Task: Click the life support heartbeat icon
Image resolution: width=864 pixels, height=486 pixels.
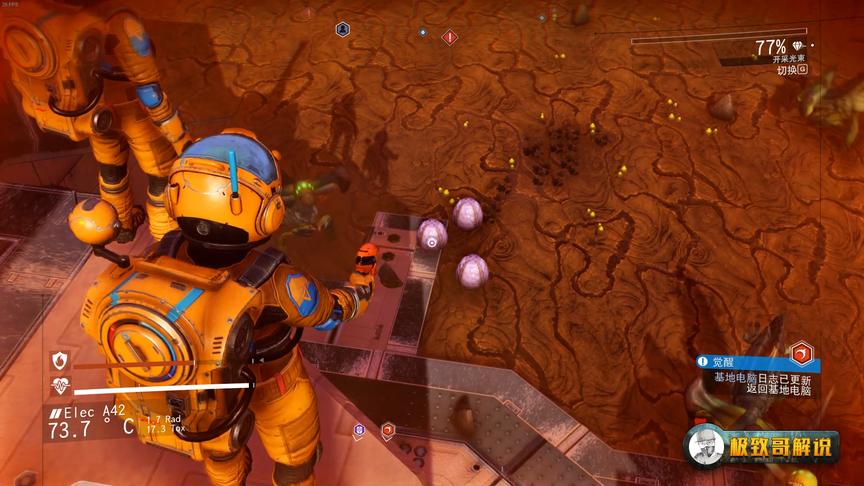Action: [59, 386]
